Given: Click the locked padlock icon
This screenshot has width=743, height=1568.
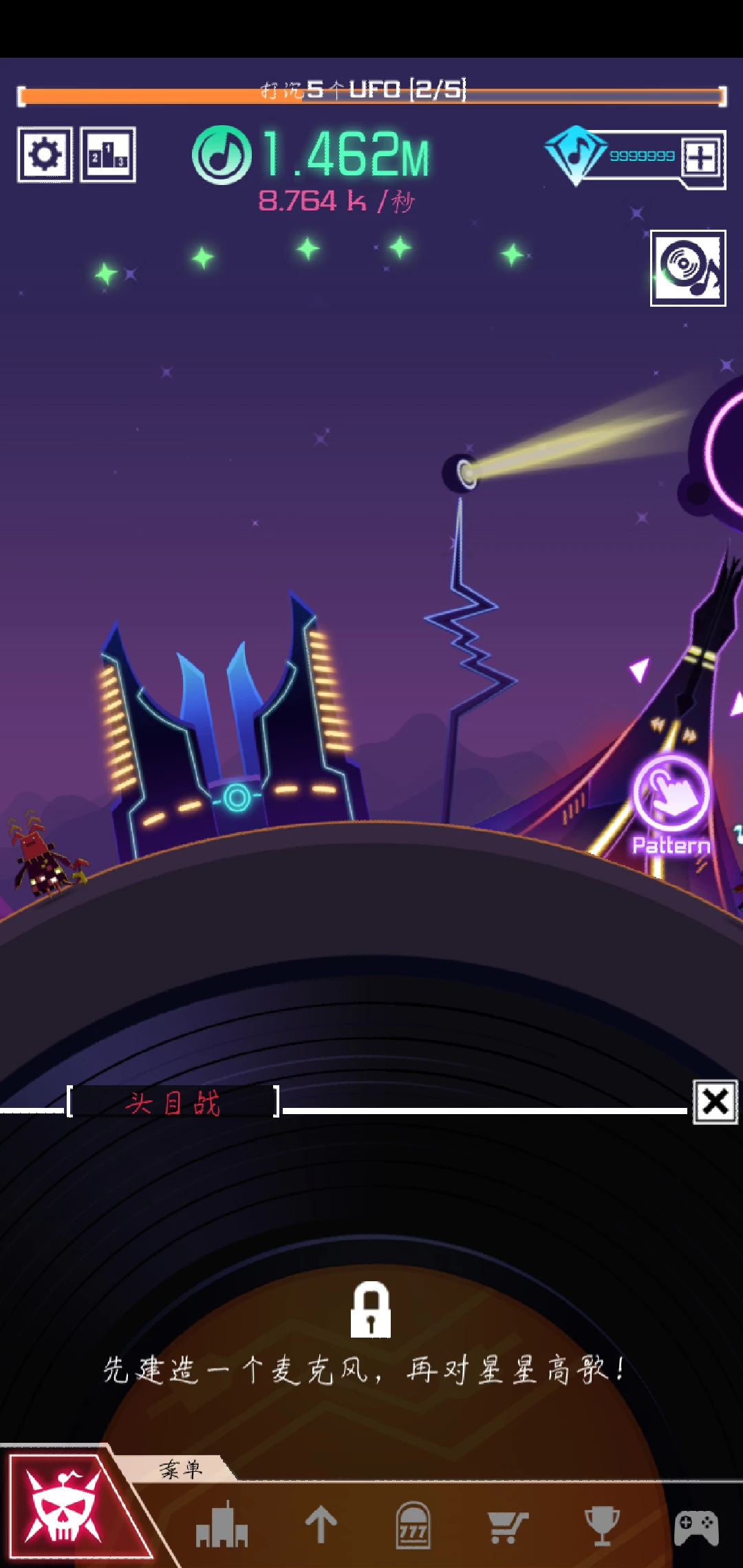Looking at the screenshot, I should (371, 1309).
